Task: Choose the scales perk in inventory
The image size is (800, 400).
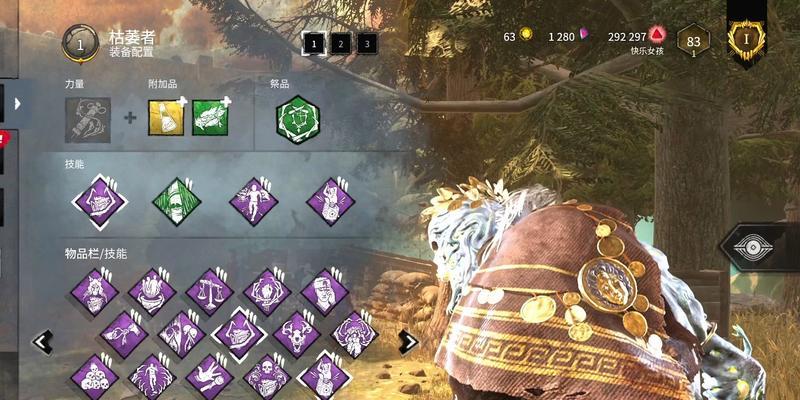Action: (209, 291)
